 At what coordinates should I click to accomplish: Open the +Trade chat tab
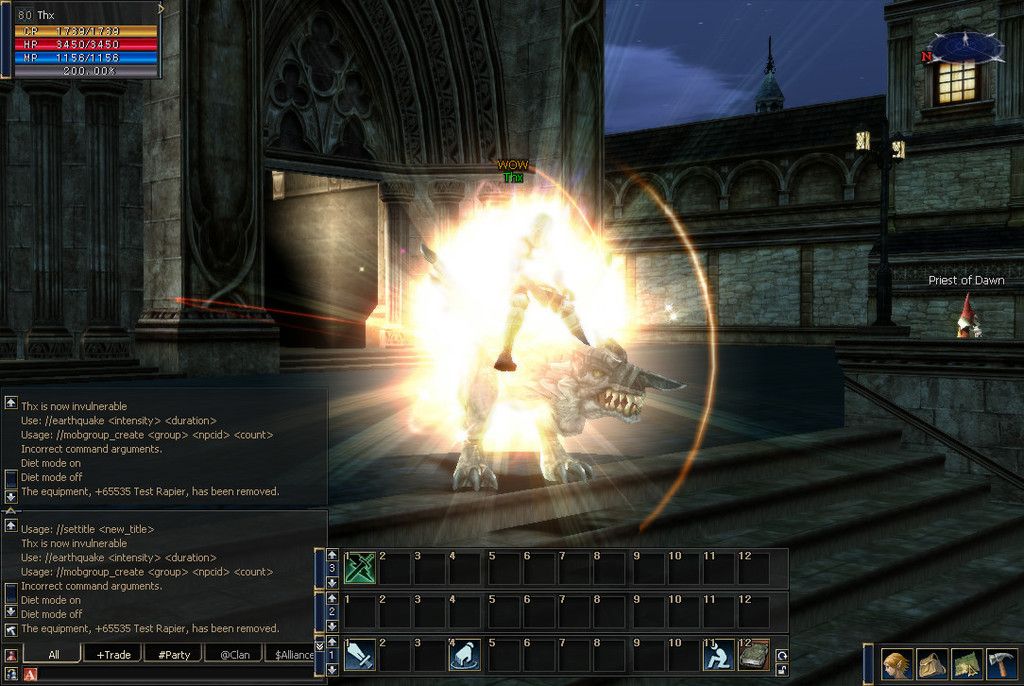click(113, 655)
